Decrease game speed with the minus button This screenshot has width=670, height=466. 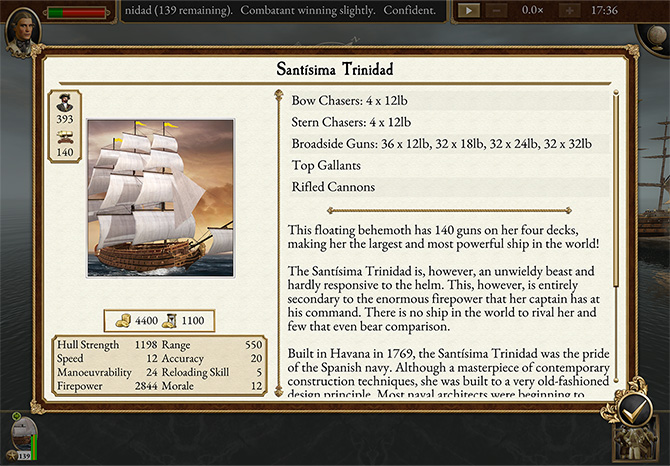497,10
